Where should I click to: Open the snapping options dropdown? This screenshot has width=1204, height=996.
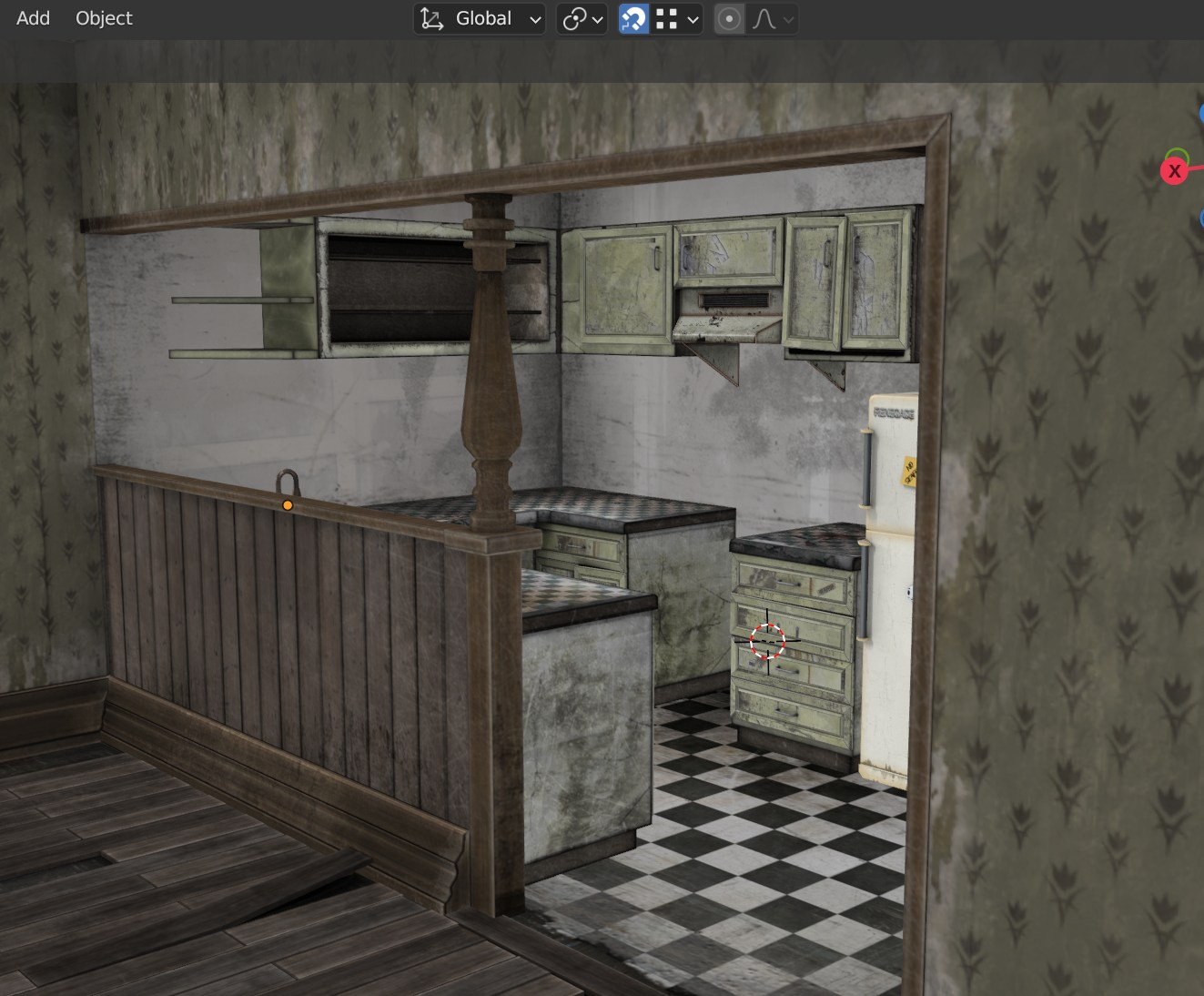[679, 18]
